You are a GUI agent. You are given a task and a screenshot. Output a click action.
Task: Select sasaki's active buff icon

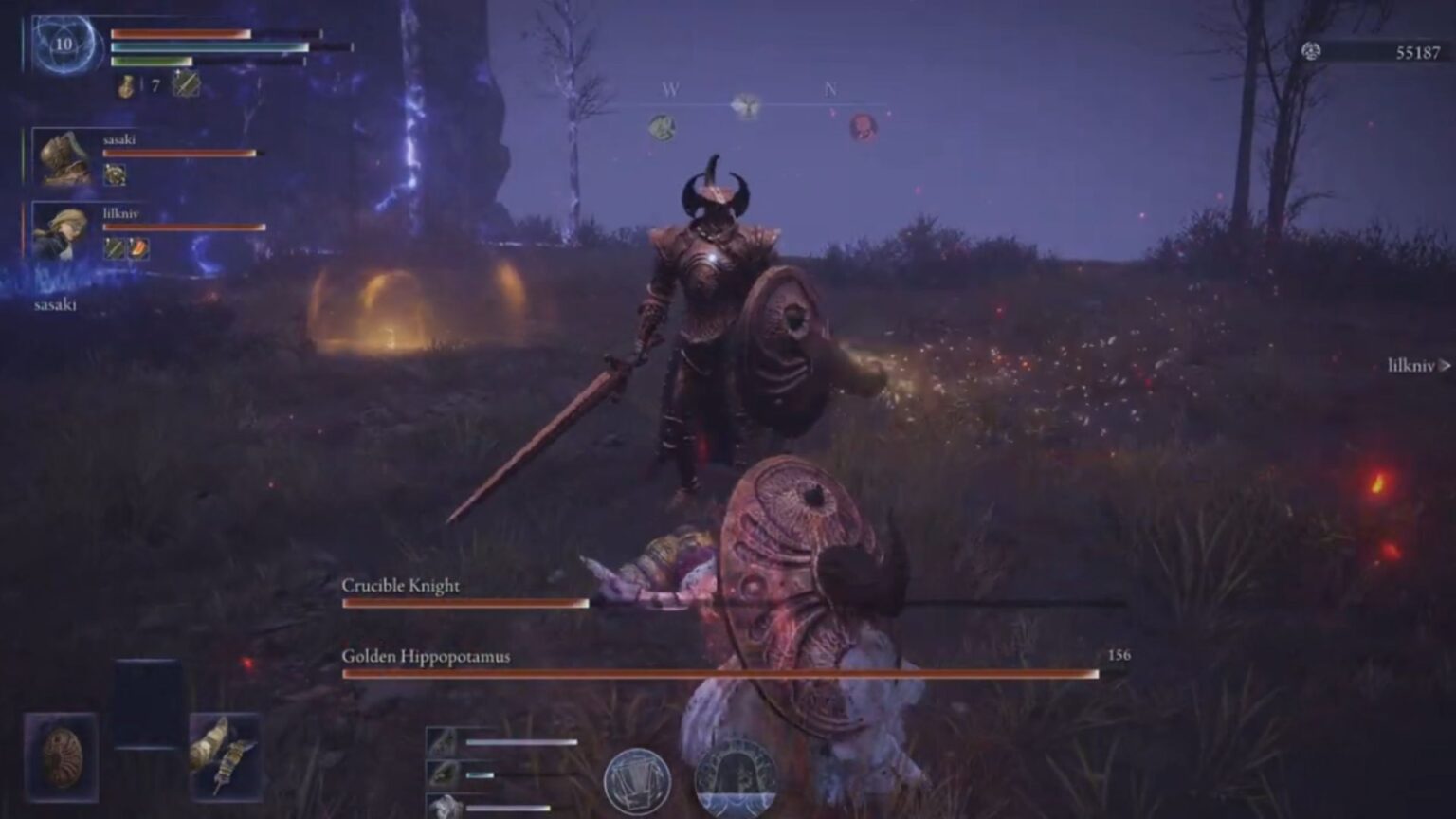click(x=115, y=173)
